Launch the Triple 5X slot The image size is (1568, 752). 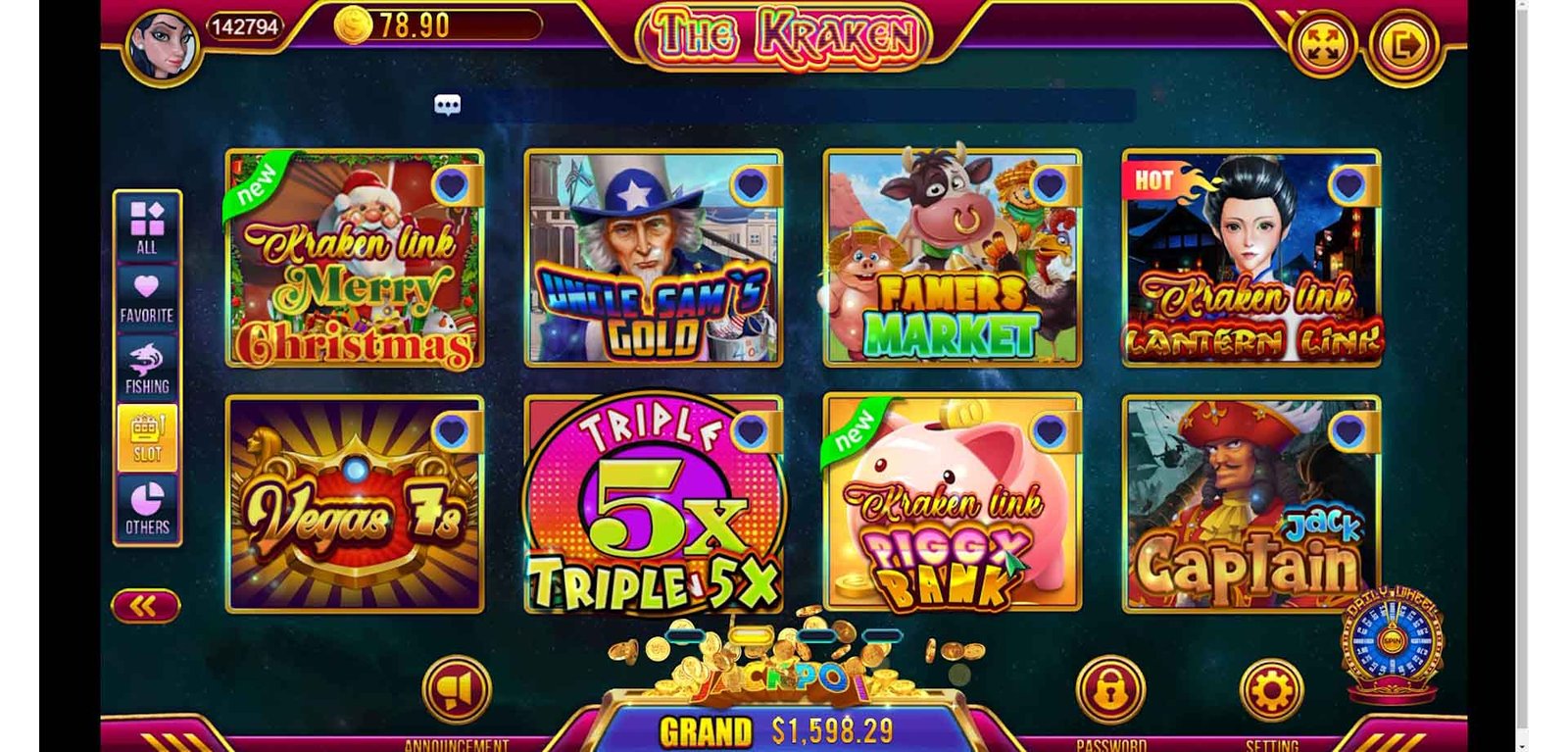coord(653,504)
